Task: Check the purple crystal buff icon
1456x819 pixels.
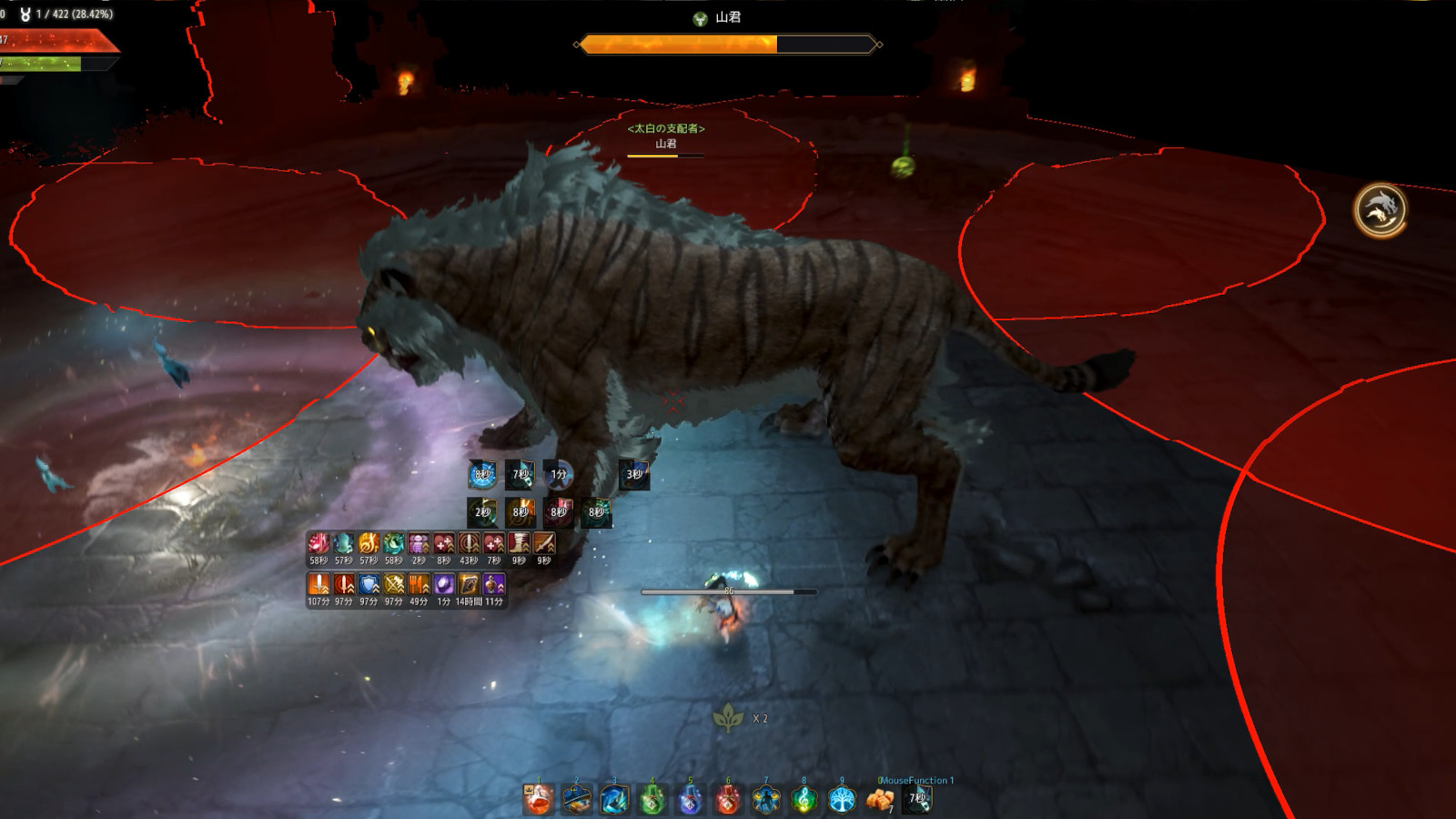Action: (x=444, y=584)
